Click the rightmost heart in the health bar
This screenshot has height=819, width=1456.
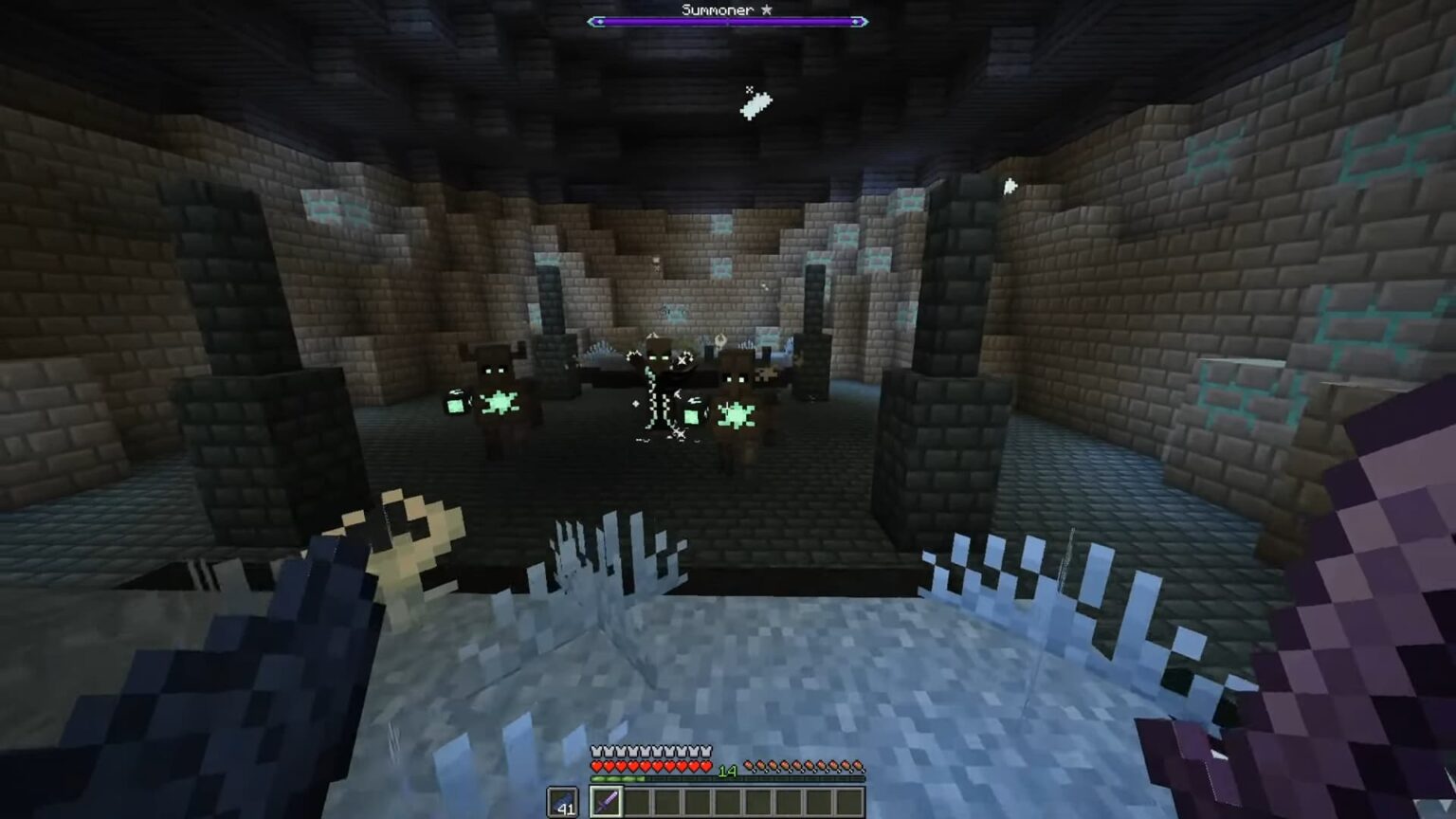pyautogui.click(x=707, y=765)
